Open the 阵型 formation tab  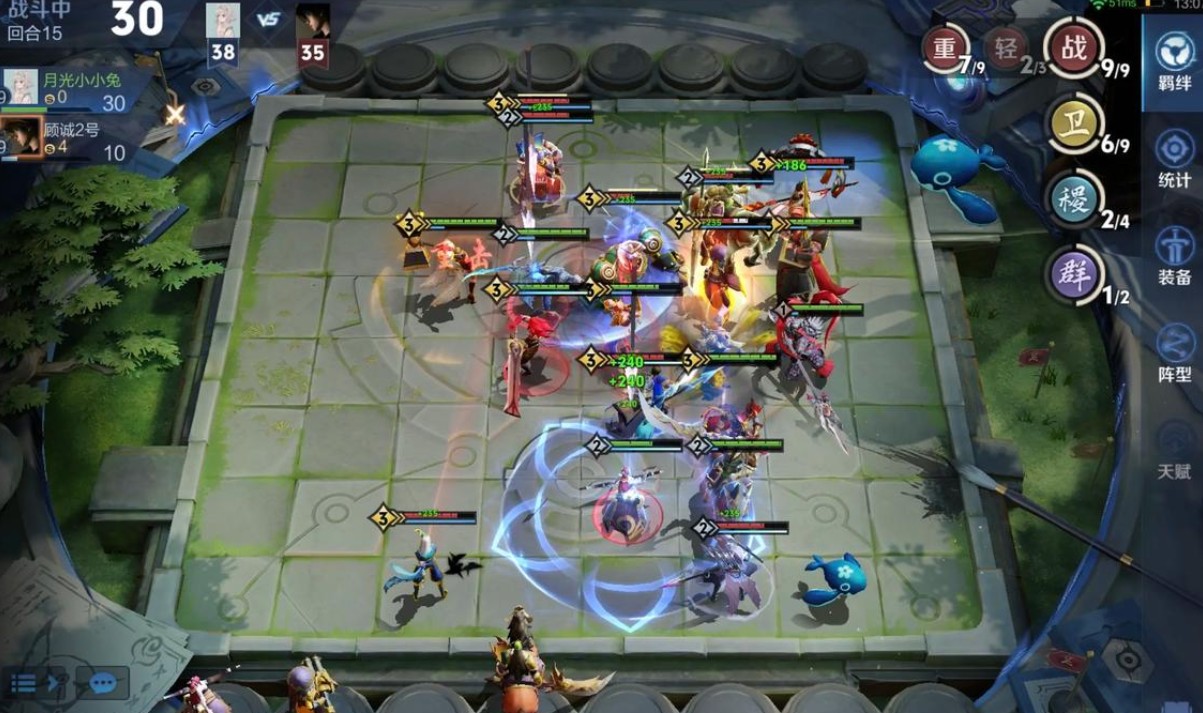pyautogui.click(x=1174, y=352)
